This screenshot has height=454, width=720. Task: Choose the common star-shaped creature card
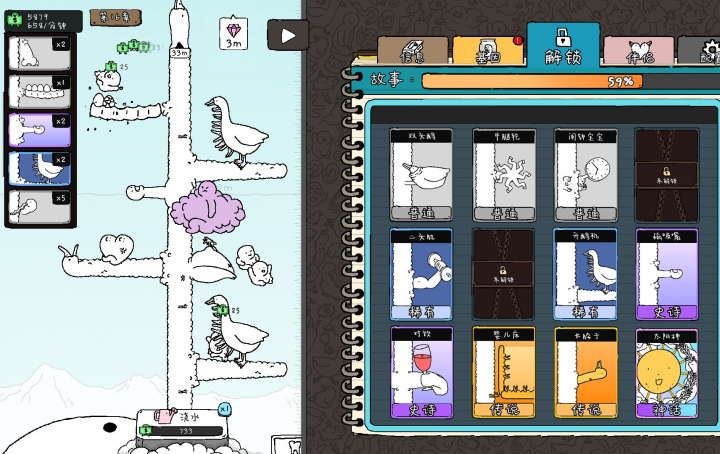pos(503,174)
